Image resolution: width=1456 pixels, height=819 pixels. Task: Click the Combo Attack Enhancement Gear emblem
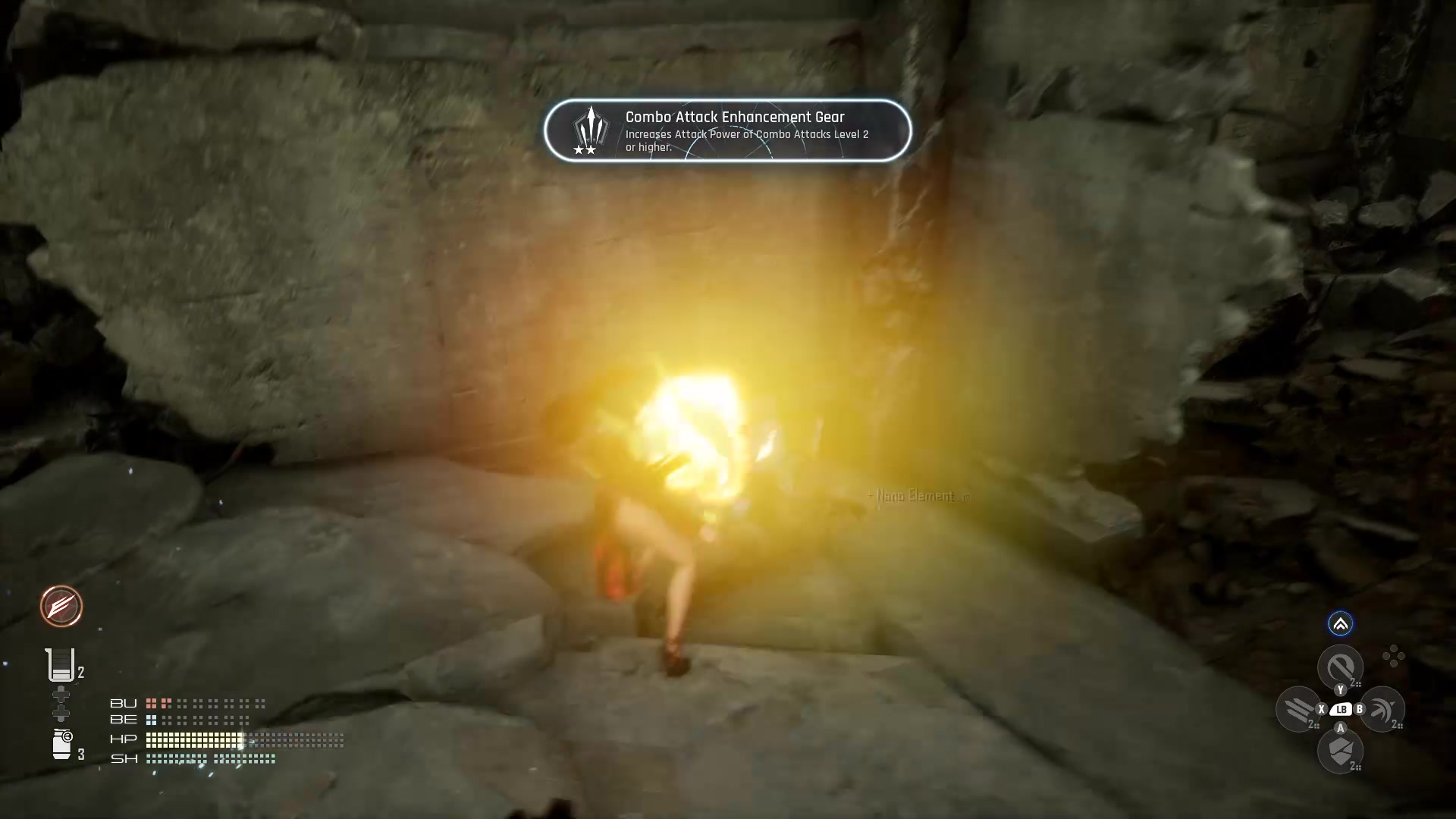pyautogui.click(x=591, y=127)
